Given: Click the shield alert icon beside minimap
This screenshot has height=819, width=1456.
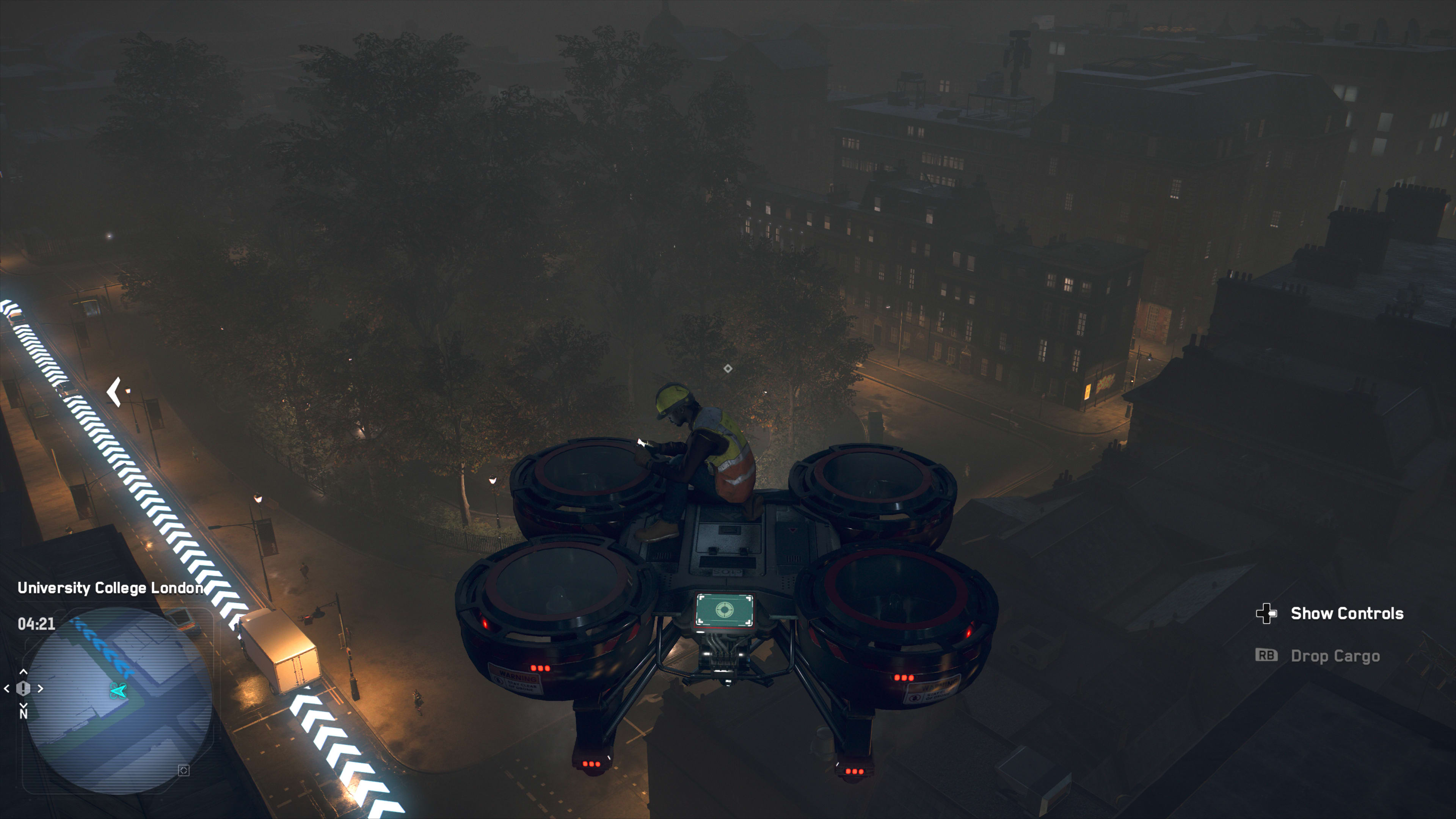Looking at the screenshot, I should (x=23, y=689).
